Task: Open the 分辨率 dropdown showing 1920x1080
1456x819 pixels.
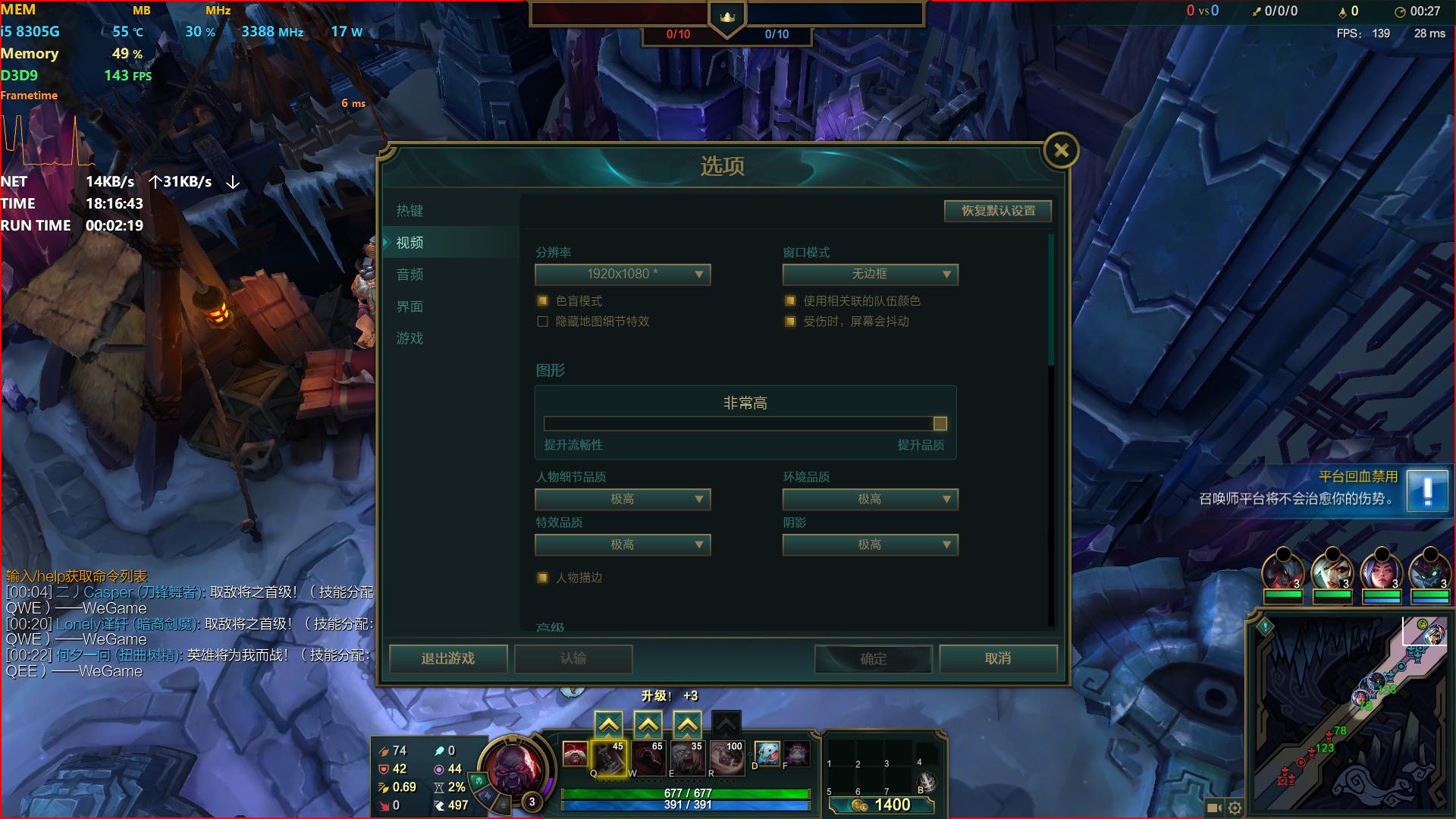Action: 622,275
